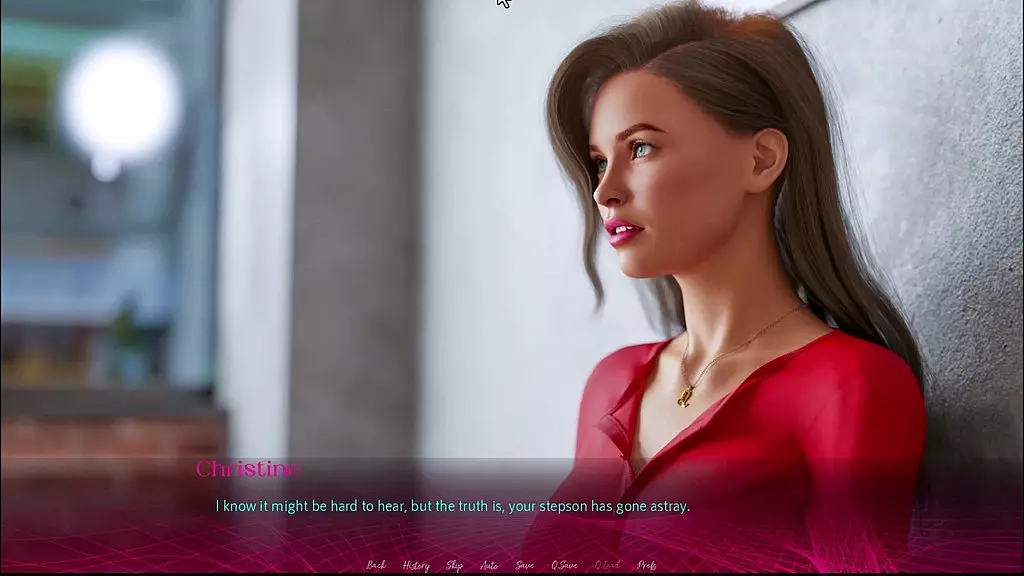This screenshot has height=576, width=1024.
Task: Open the Save game screen
Action: tap(524, 565)
